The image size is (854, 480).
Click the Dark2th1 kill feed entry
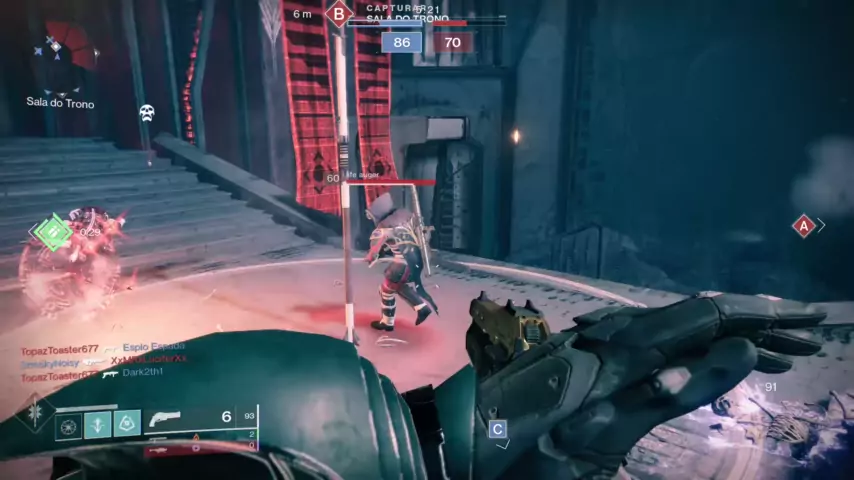(141, 373)
